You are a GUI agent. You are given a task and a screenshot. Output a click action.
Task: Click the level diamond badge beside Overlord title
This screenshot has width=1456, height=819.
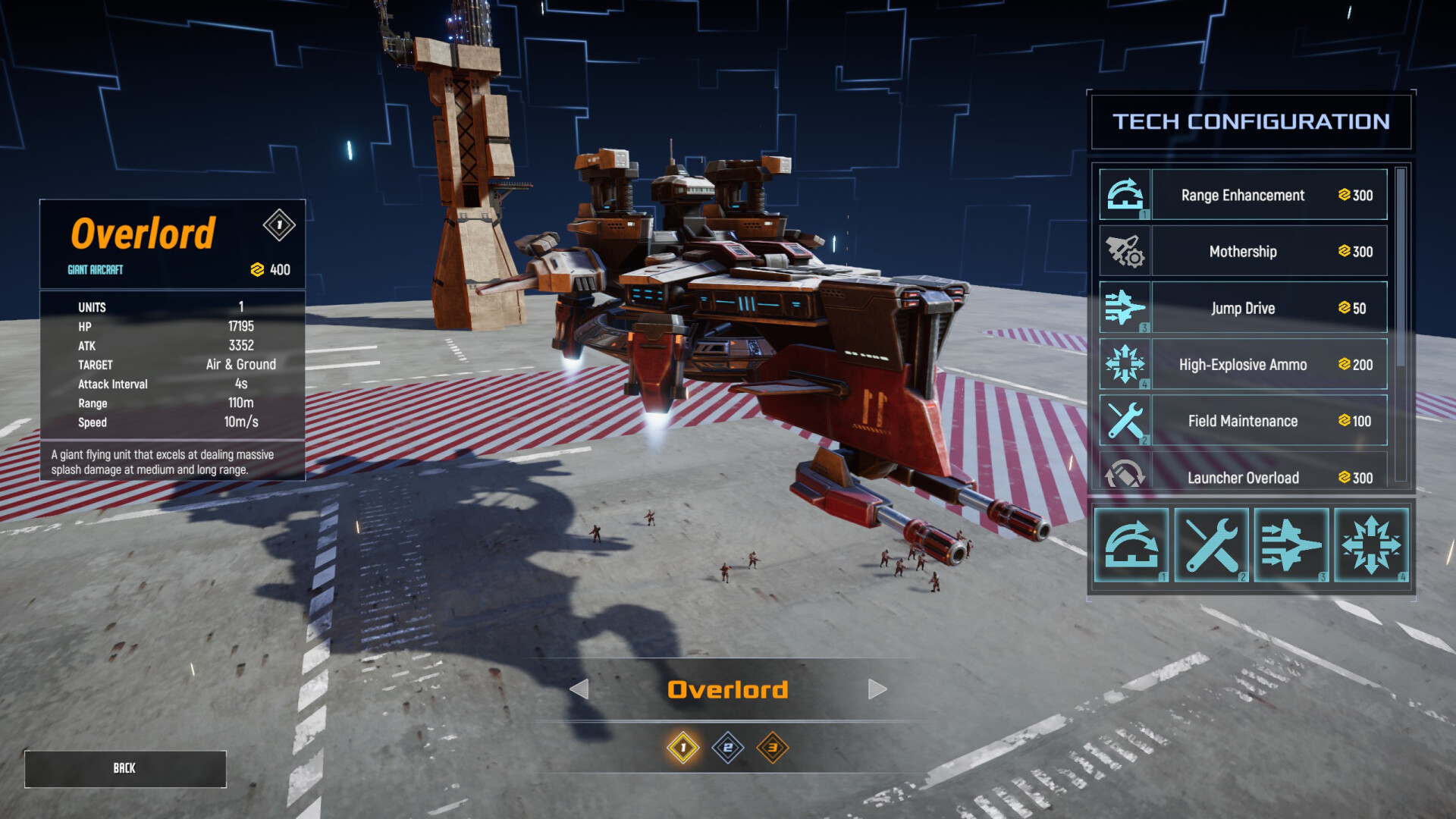tap(279, 225)
